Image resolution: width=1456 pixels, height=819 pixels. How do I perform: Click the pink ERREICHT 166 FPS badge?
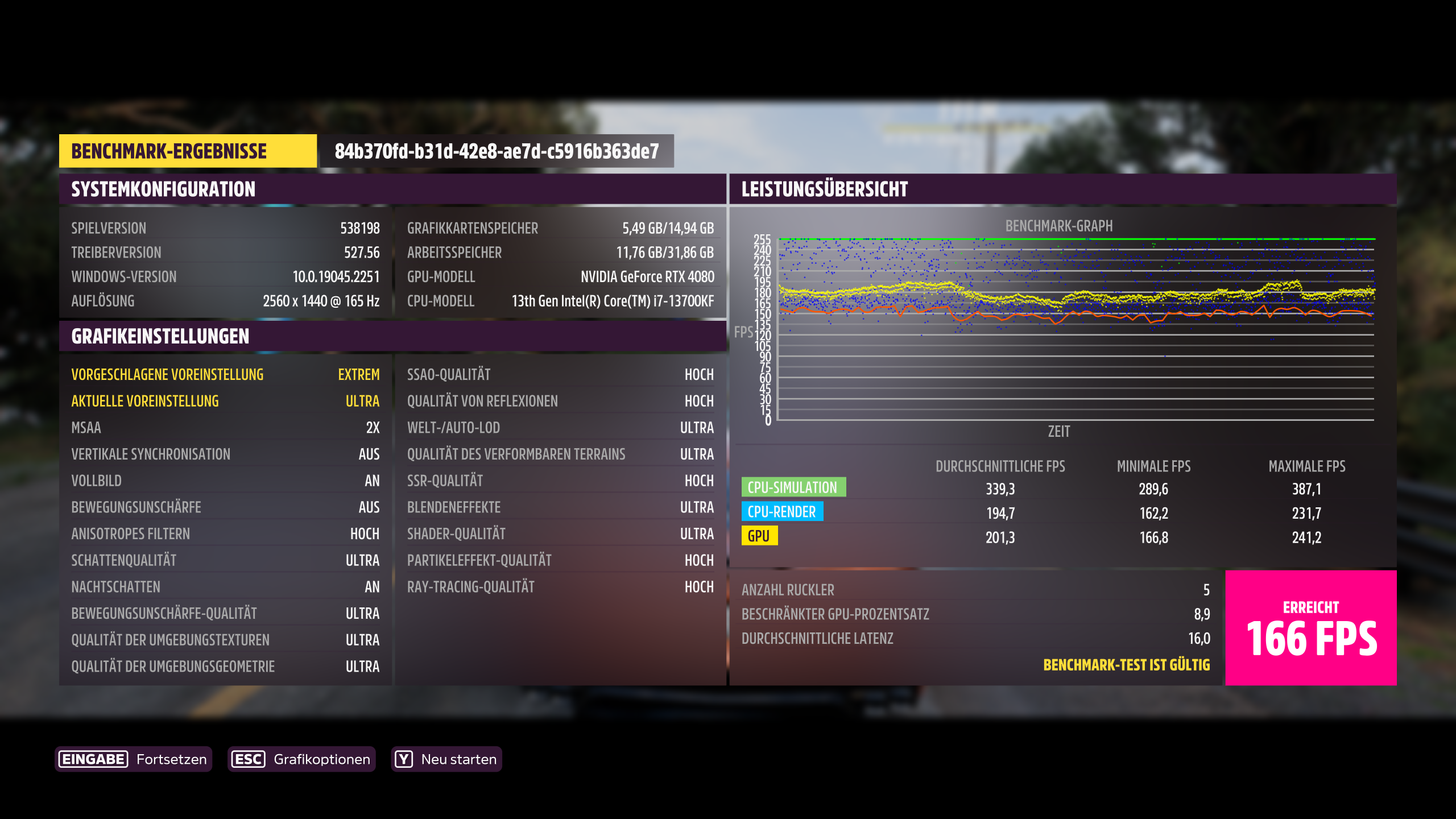click(1310, 627)
